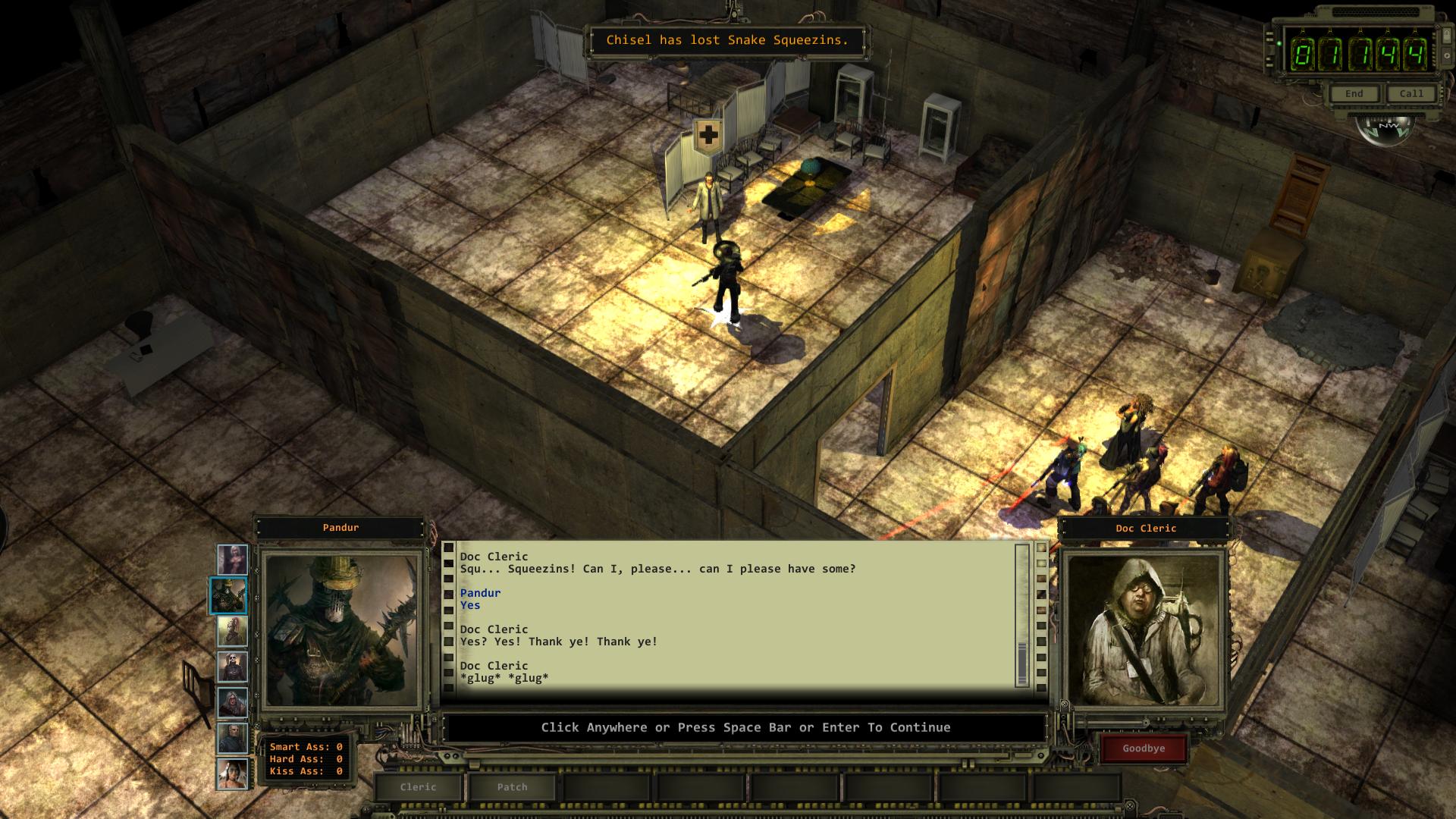Image resolution: width=1456 pixels, height=819 pixels.
Task: Select Pandur's highlighted small party portrait
Action: [228, 595]
